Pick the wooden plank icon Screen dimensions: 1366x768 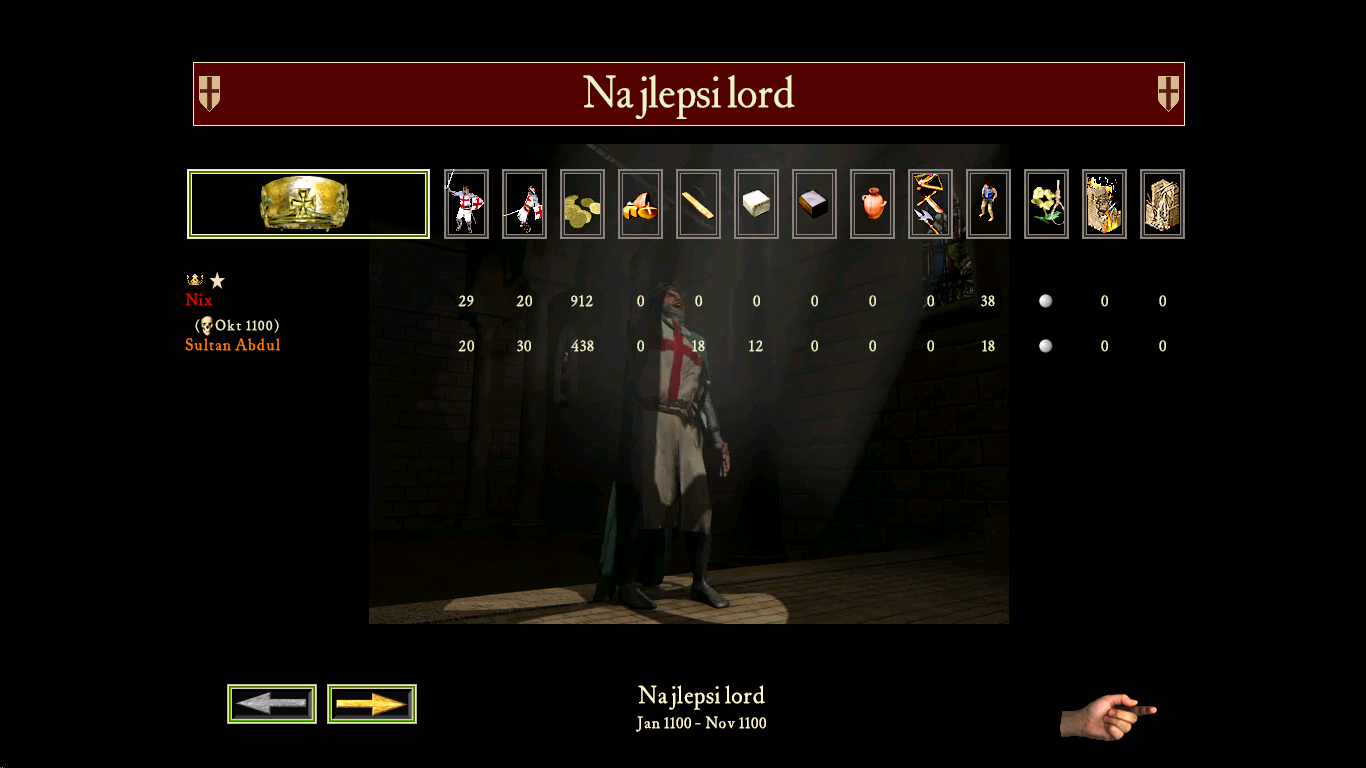tap(698, 204)
